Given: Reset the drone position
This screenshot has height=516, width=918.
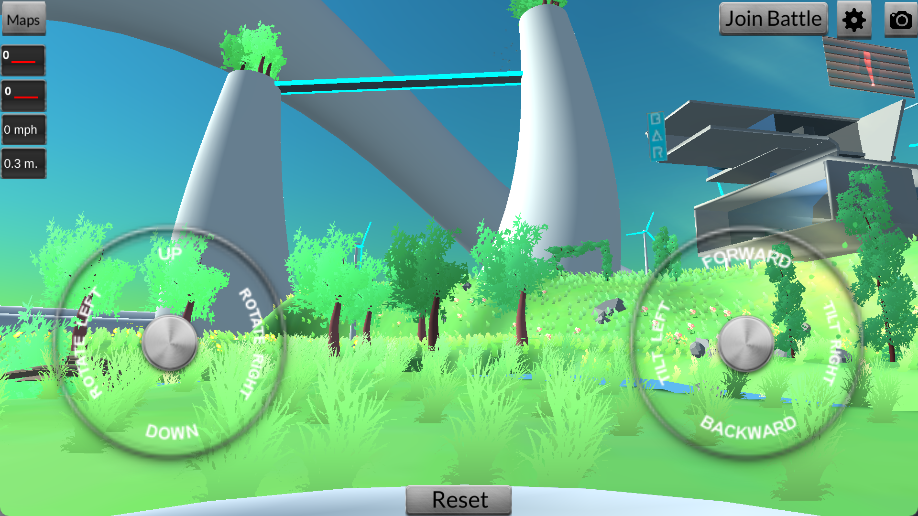Looking at the screenshot, I should pos(459,500).
